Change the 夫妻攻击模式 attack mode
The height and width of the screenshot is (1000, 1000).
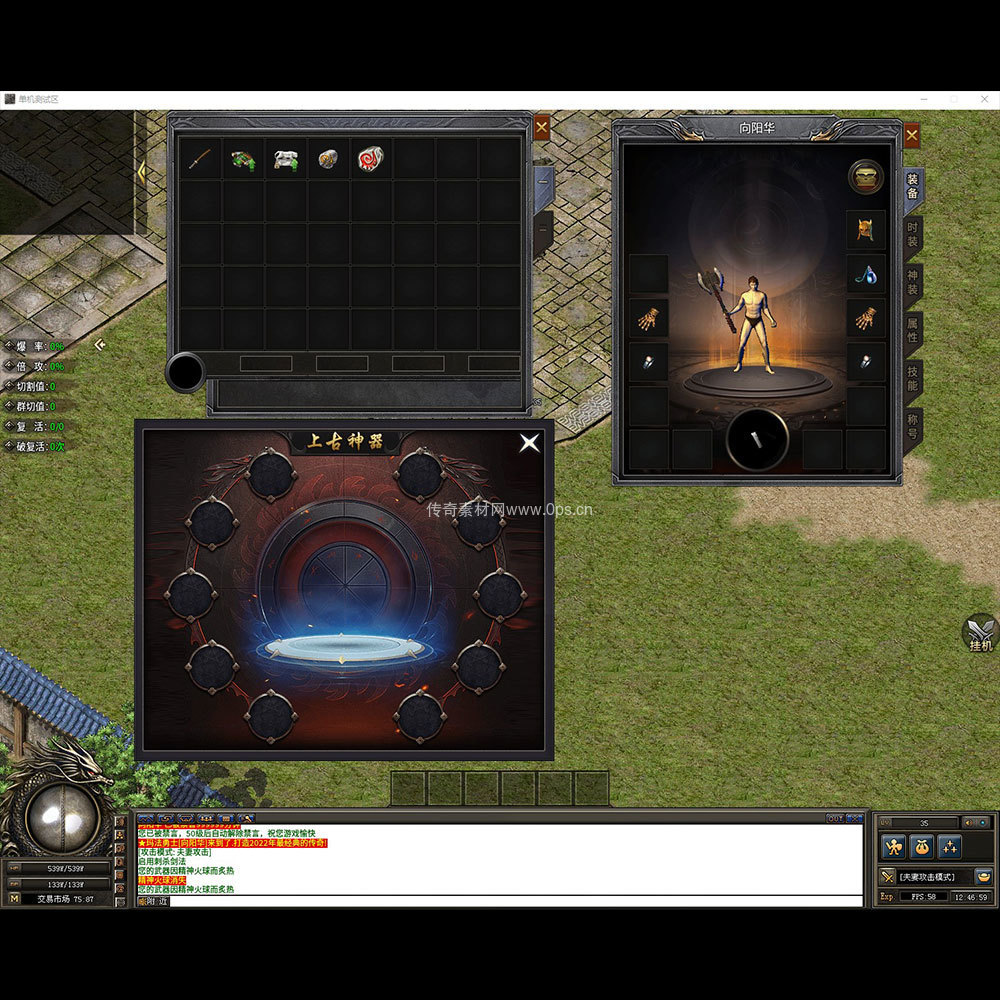pos(925,877)
